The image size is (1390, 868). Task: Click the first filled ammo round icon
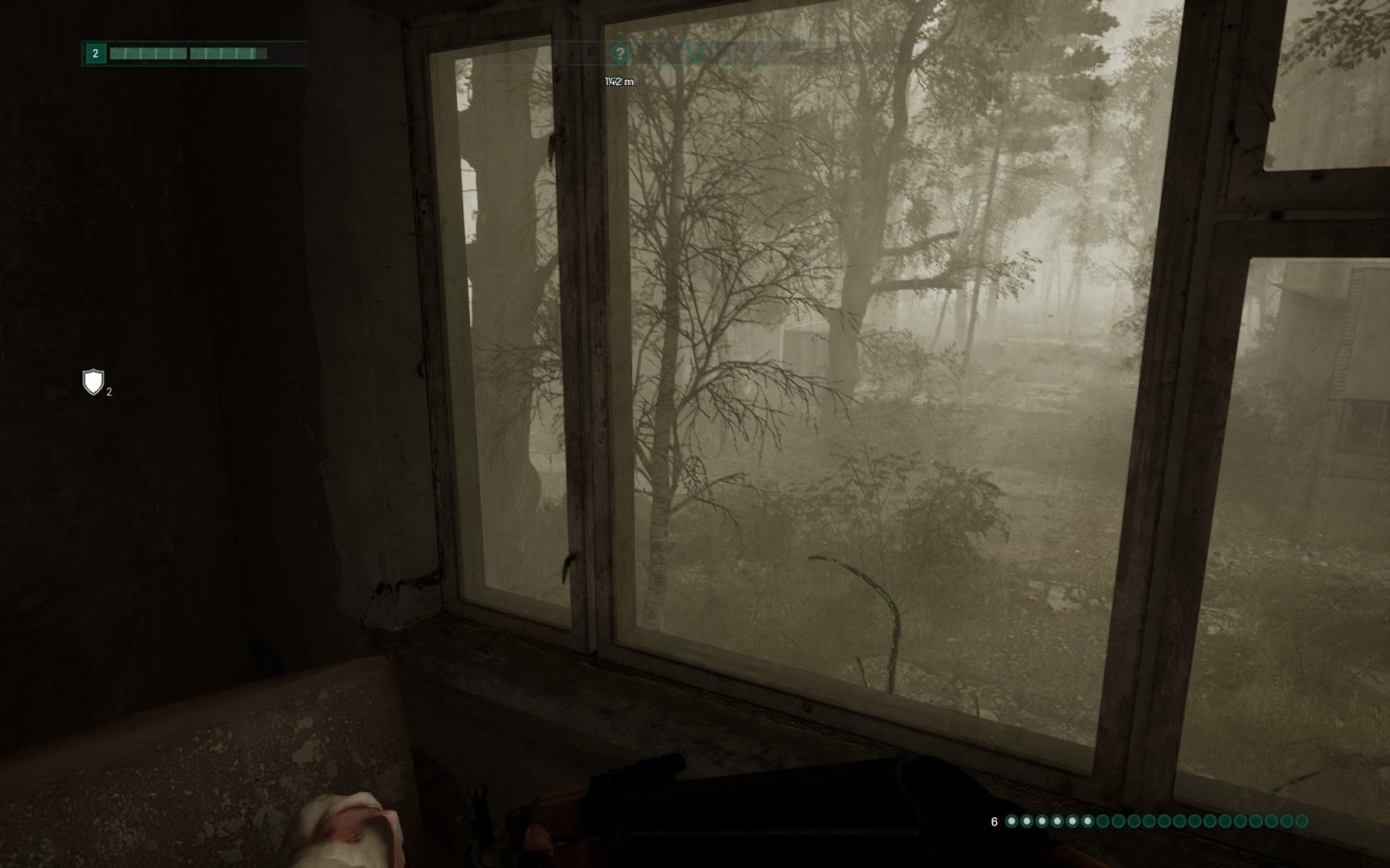(x=1013, y=821)
